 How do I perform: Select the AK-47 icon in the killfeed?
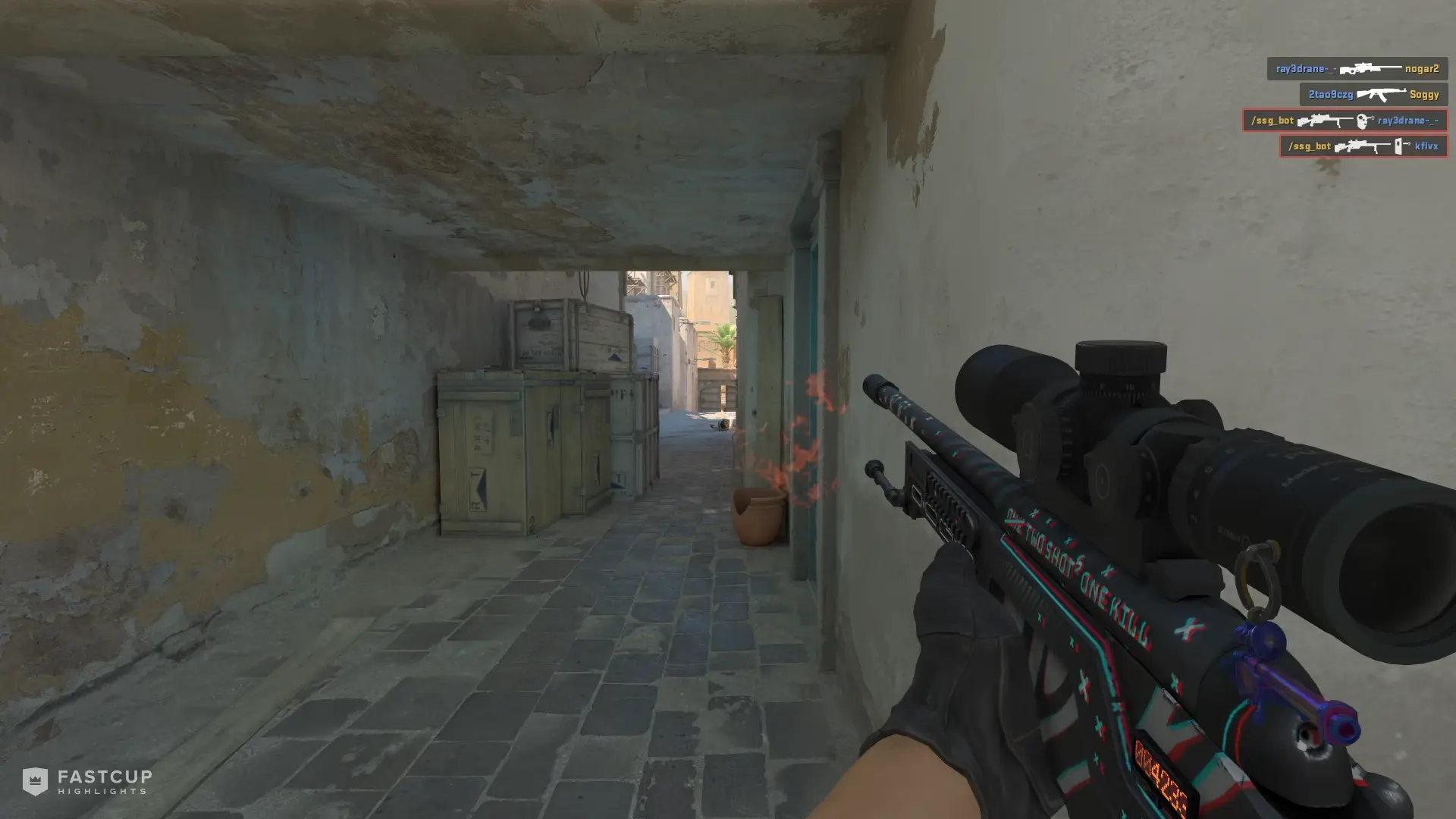tap(1382, 95)
